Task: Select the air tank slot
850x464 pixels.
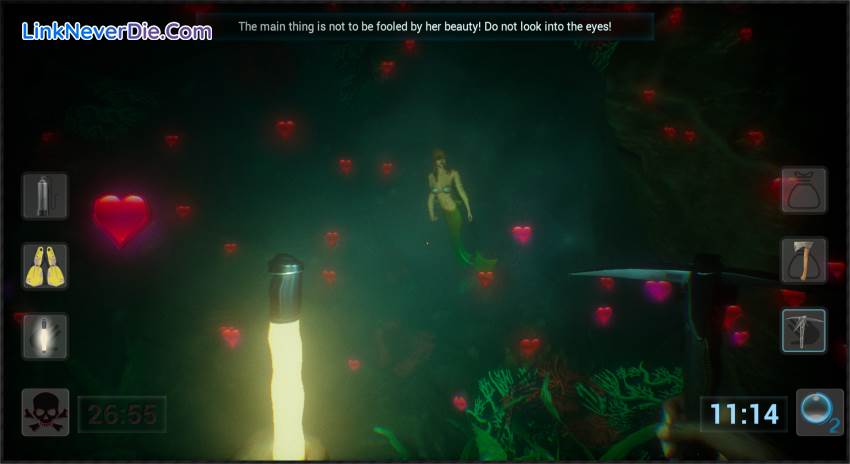Action: [45, 196]
